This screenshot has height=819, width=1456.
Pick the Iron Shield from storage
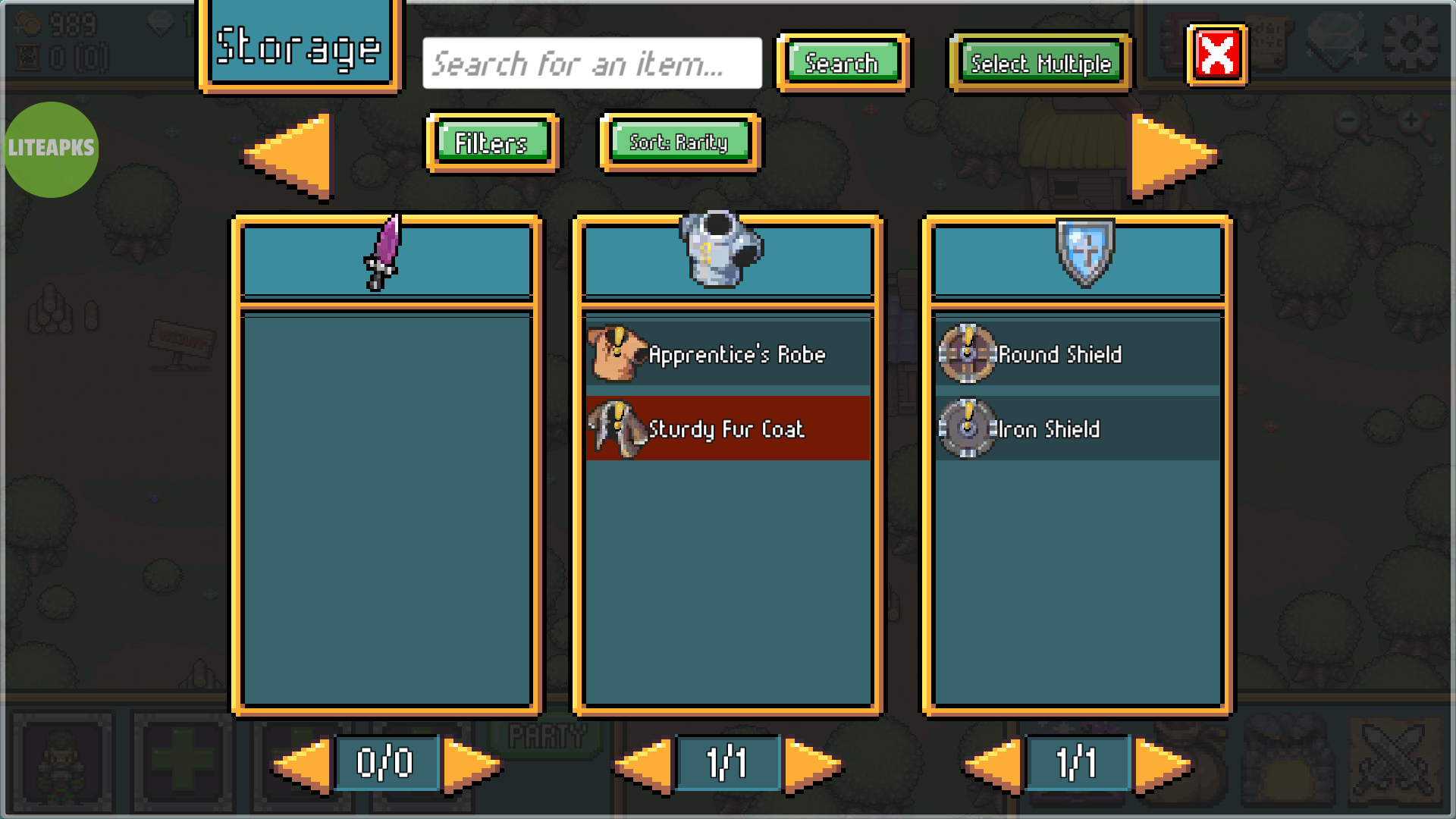pyautogui.click(x=1077, y=428)
